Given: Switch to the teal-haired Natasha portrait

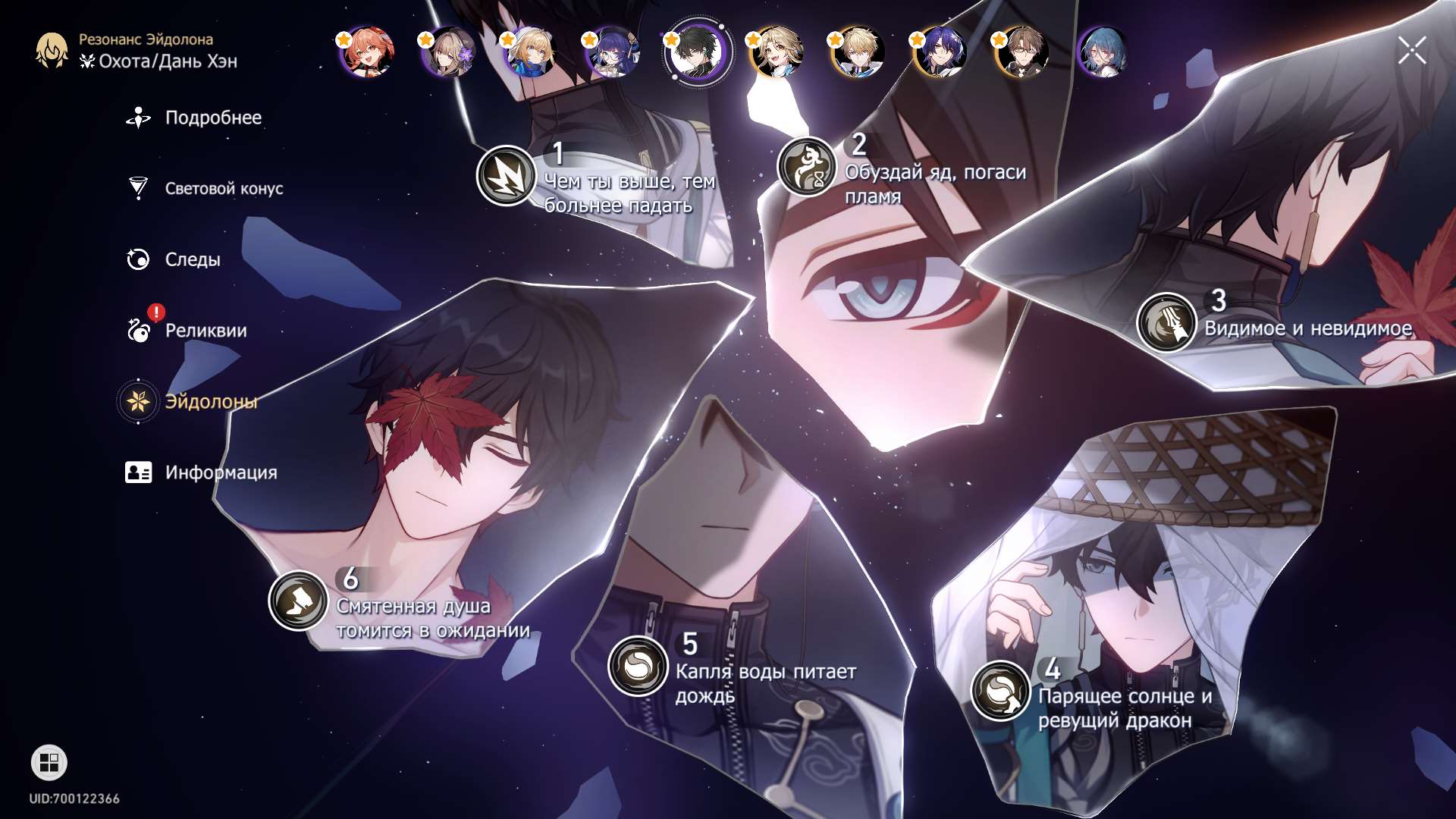Looking at the screenshot, I should click(1103, 52).
